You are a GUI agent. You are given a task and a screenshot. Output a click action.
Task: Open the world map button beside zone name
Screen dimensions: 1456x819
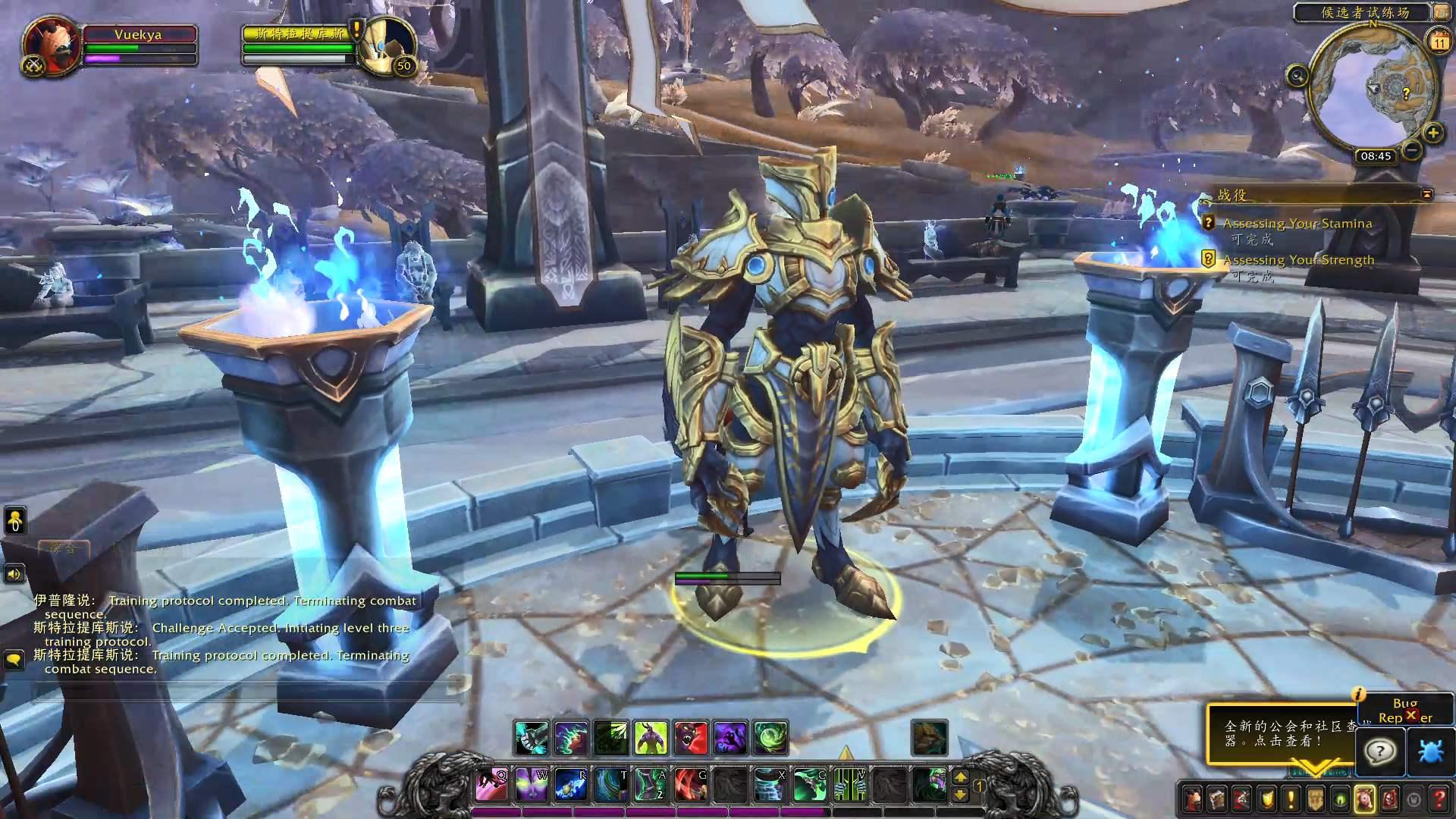tap(1440, 11)
